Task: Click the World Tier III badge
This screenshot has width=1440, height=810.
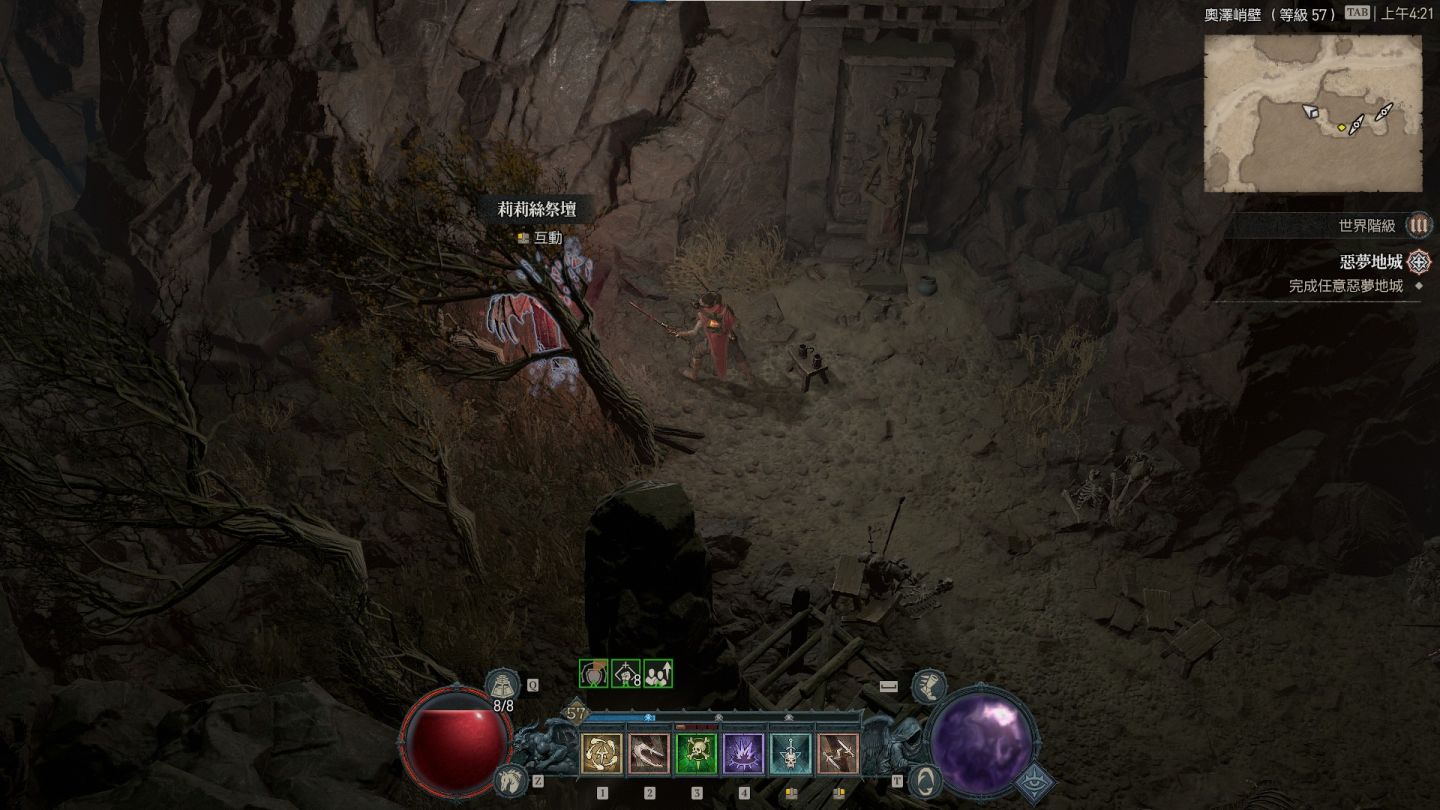Action: pos(1418,226)
